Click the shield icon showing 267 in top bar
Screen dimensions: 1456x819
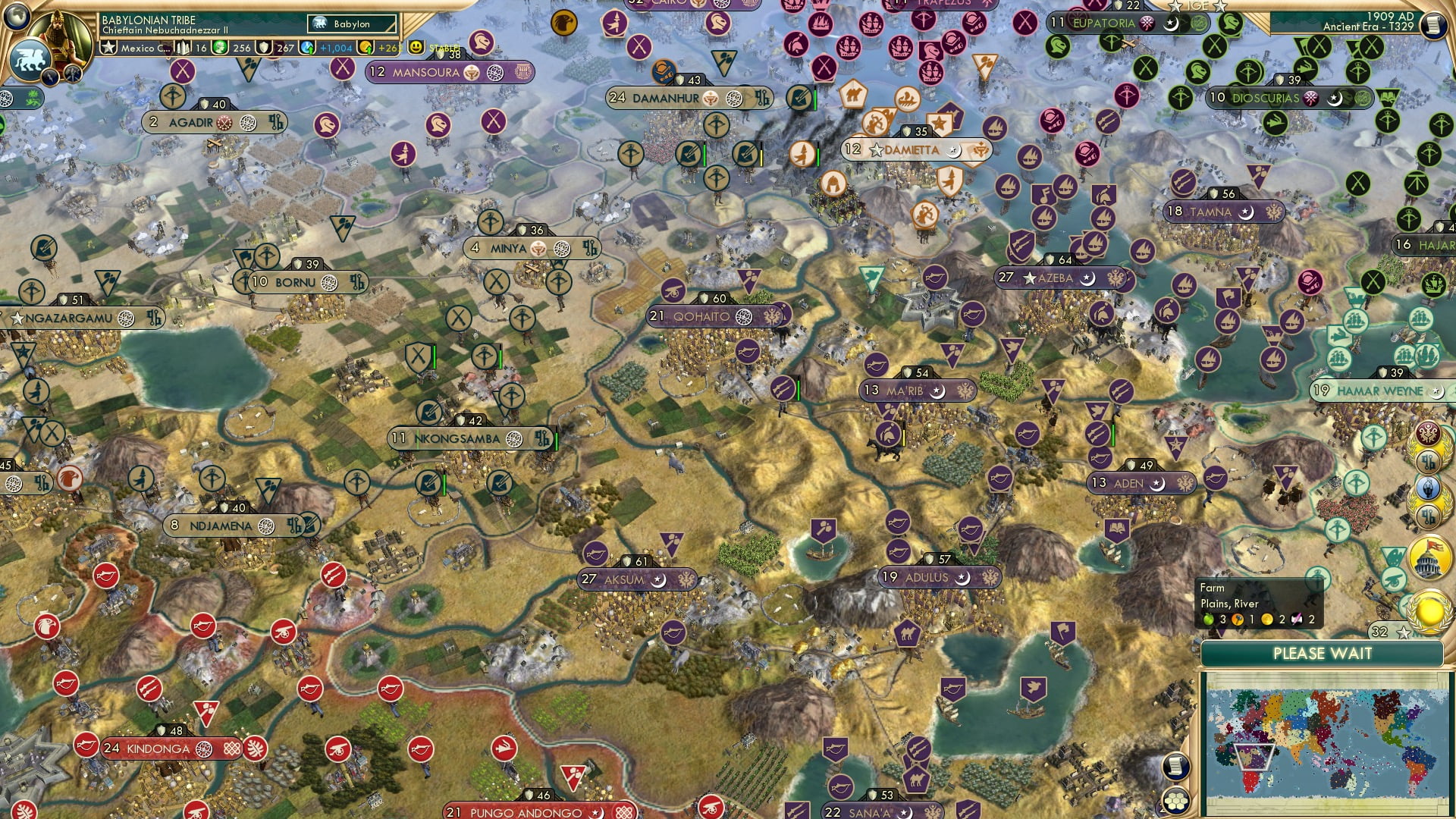point(264,49)
